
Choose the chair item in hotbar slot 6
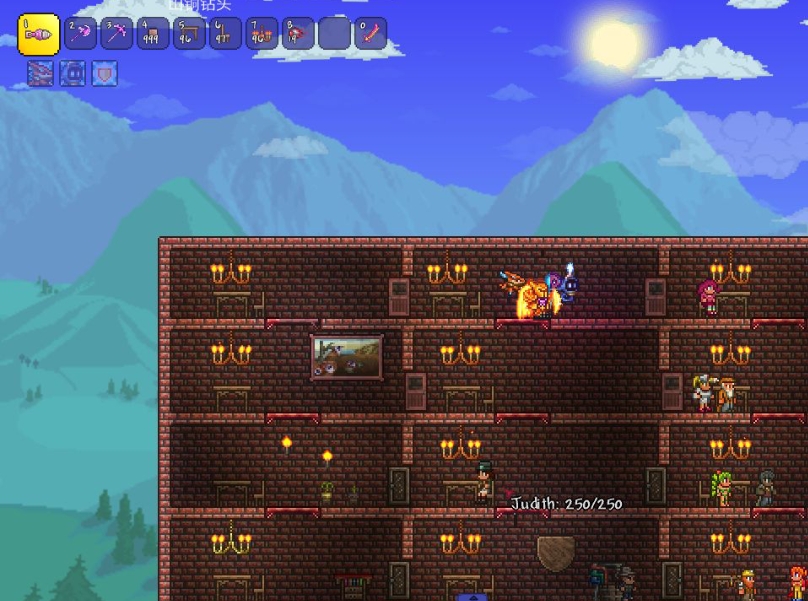[226, 34]
